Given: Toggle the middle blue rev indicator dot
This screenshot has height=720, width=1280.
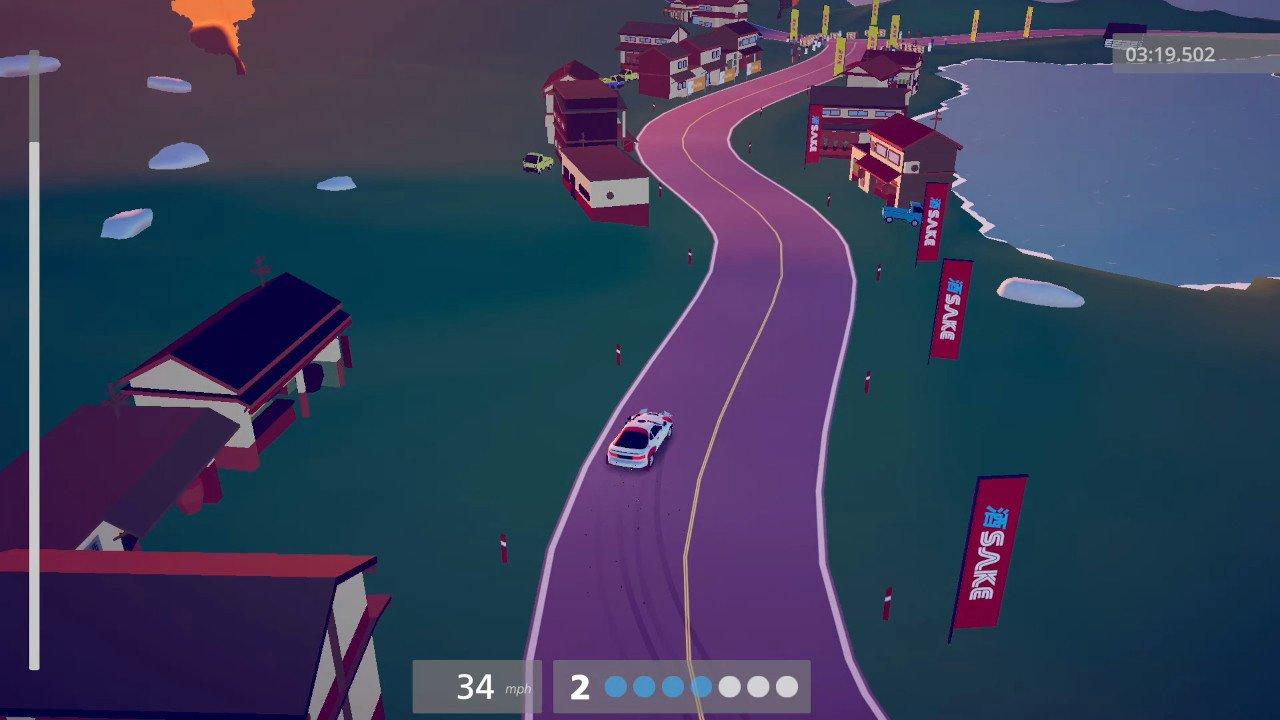Looking at the screenshot, I should click(x=671, y=686).
